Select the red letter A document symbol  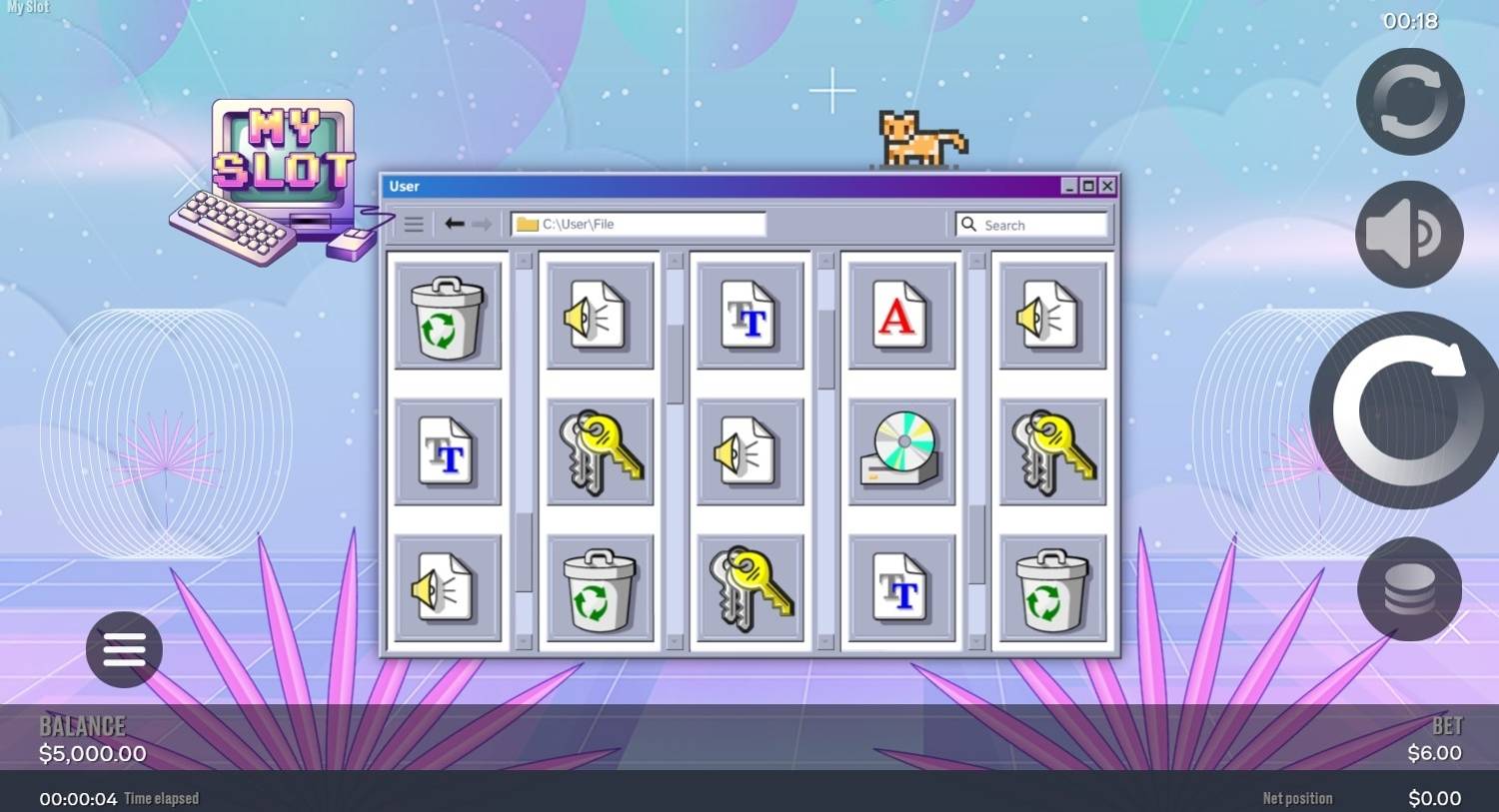click(x=899, y=316)
